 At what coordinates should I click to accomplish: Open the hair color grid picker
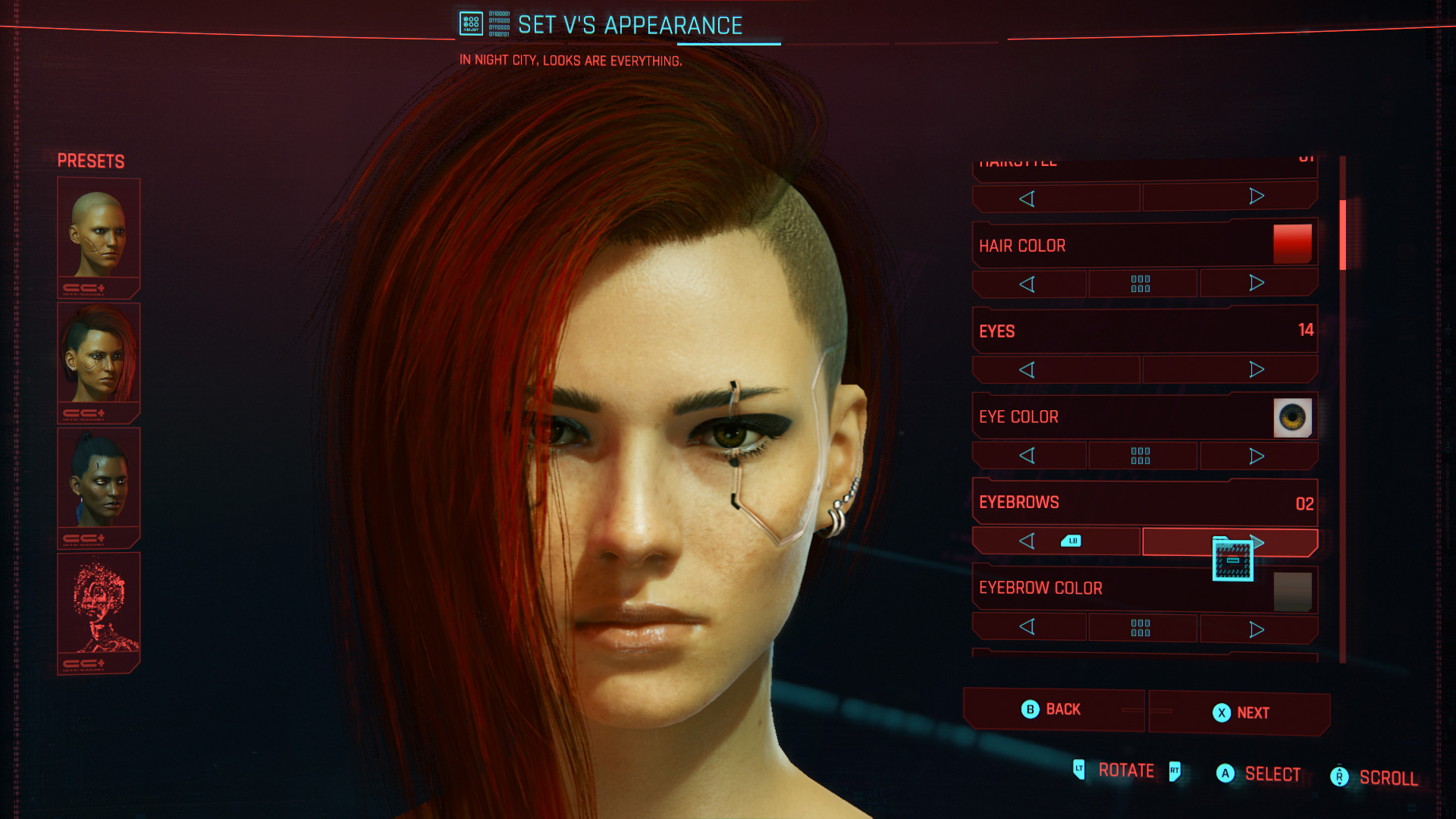(1141, 284)
